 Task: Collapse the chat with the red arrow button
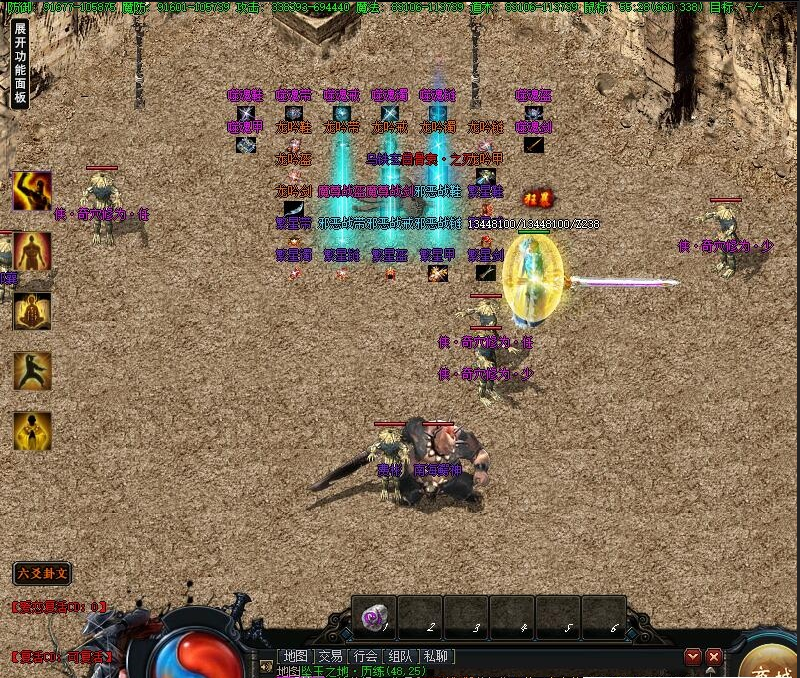693,657
